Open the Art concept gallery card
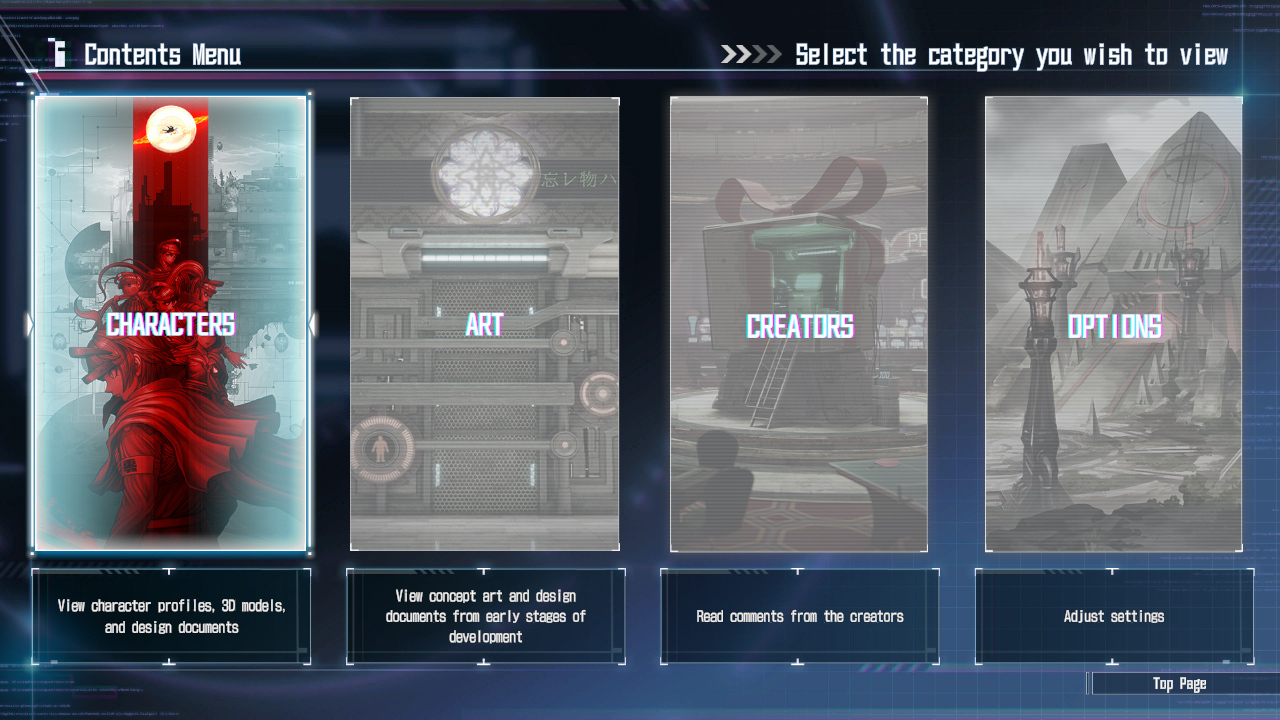The height and width of the screenshot is (720, 1280). point(485,323)
